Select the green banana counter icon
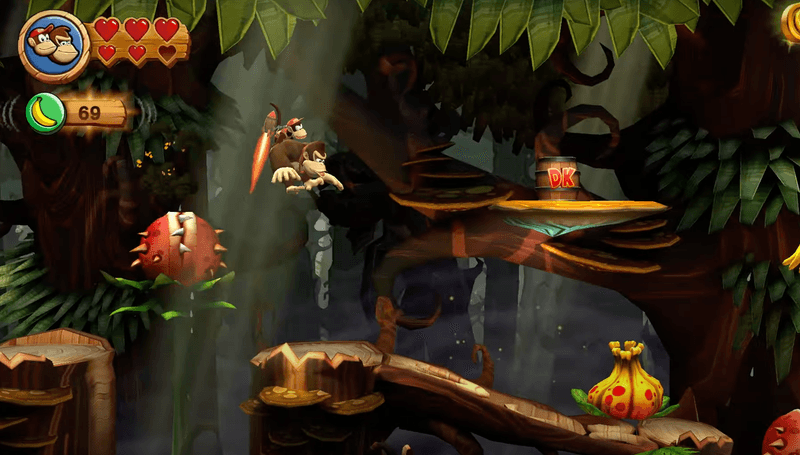Screen dimensions: 800x455 (45, 112)
